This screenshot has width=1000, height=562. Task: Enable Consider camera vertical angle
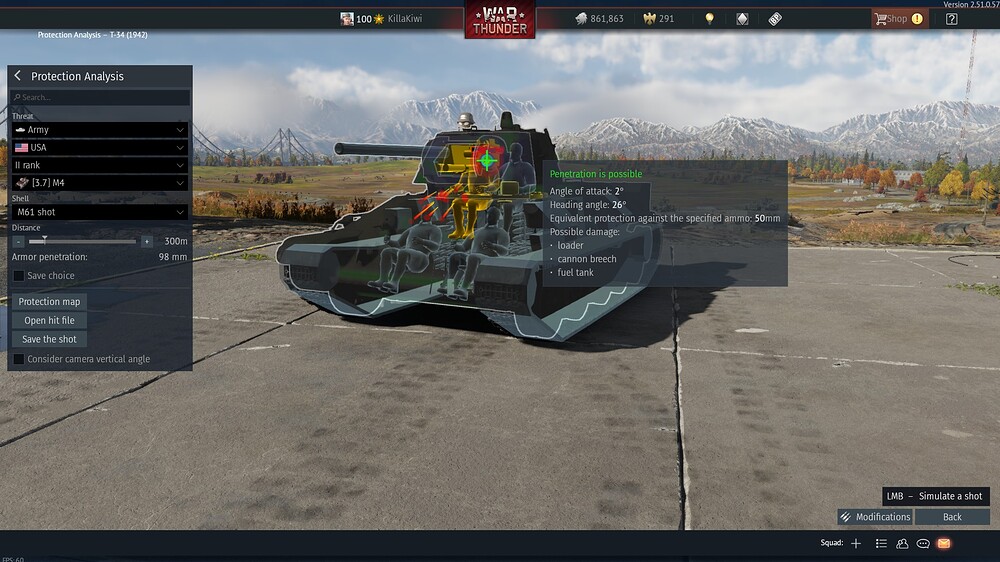click(x=19, y=359)
